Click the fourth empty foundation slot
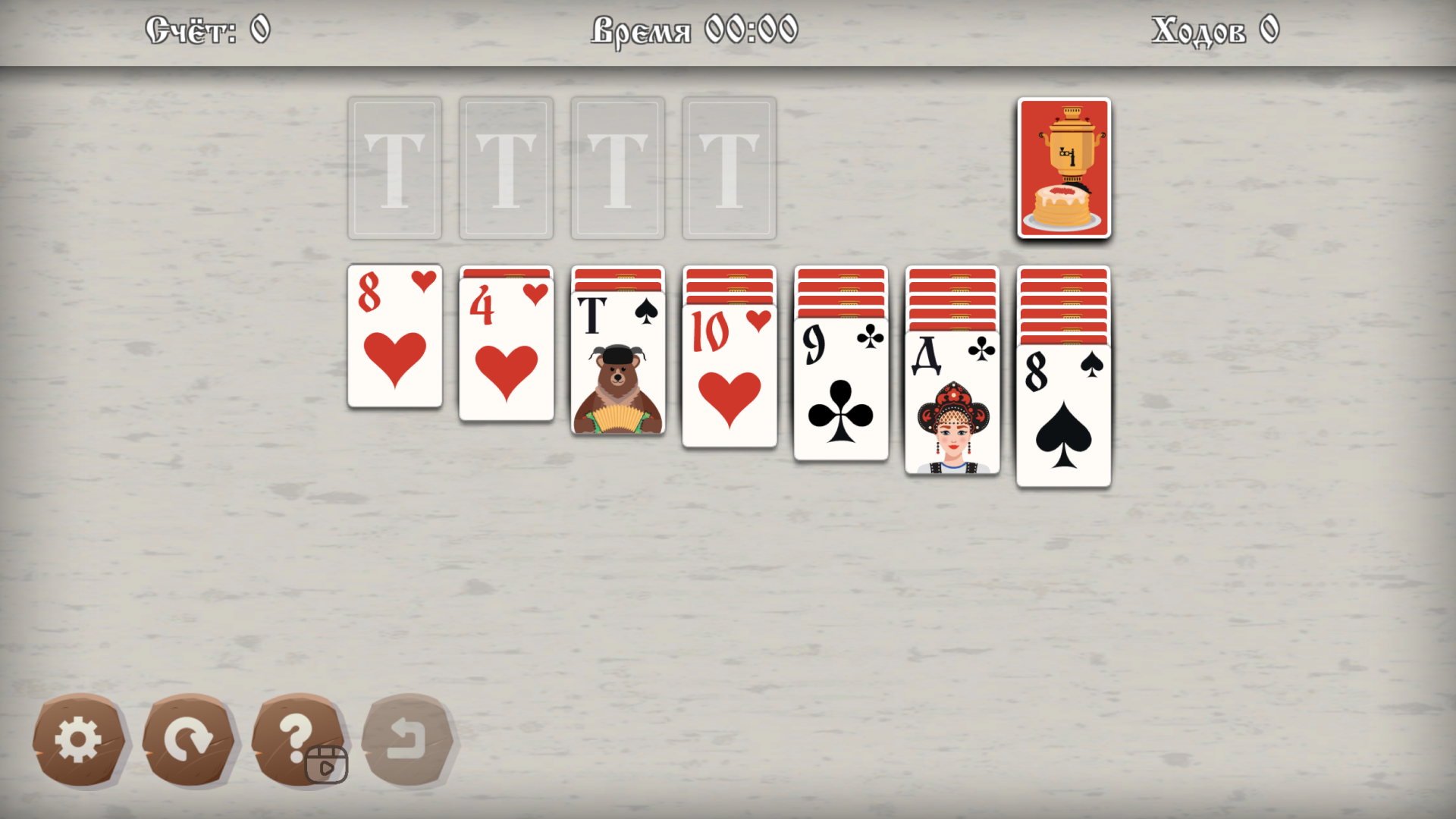 (728, 167)
